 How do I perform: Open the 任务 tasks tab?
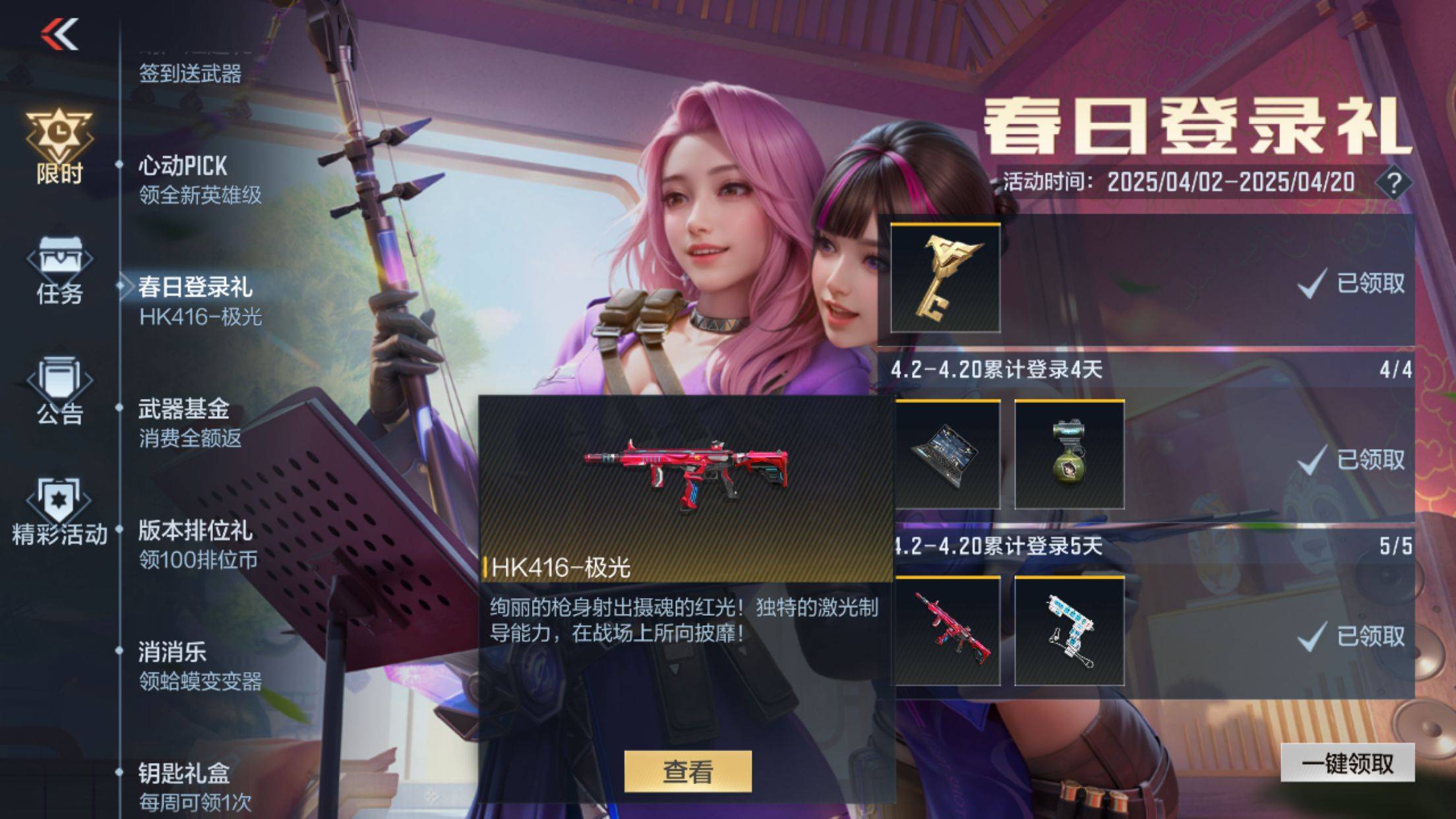tap(59, 270)
